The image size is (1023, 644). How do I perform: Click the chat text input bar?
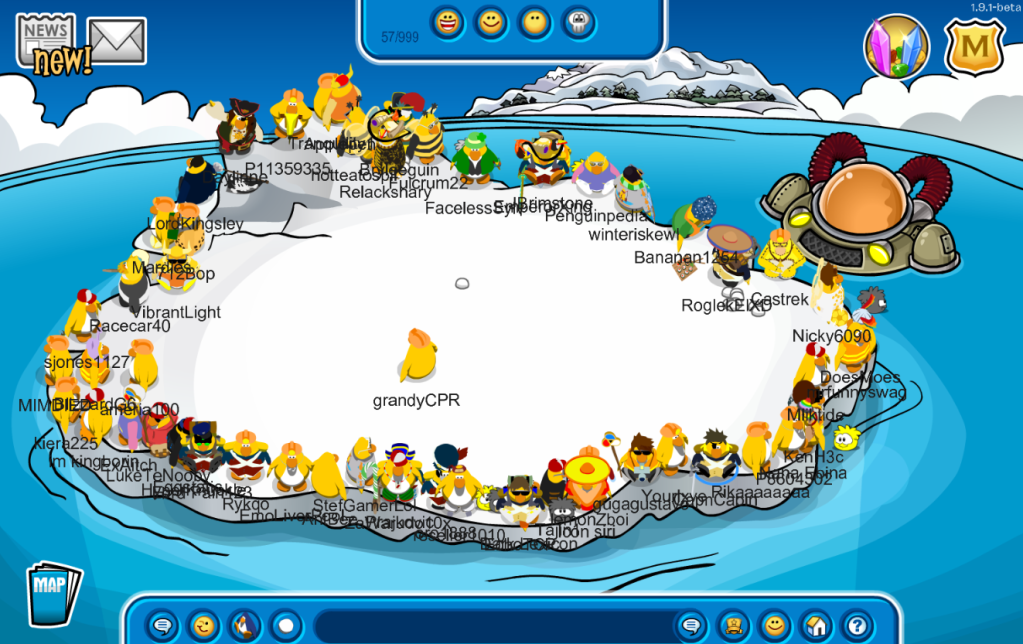tap(490, 626)
